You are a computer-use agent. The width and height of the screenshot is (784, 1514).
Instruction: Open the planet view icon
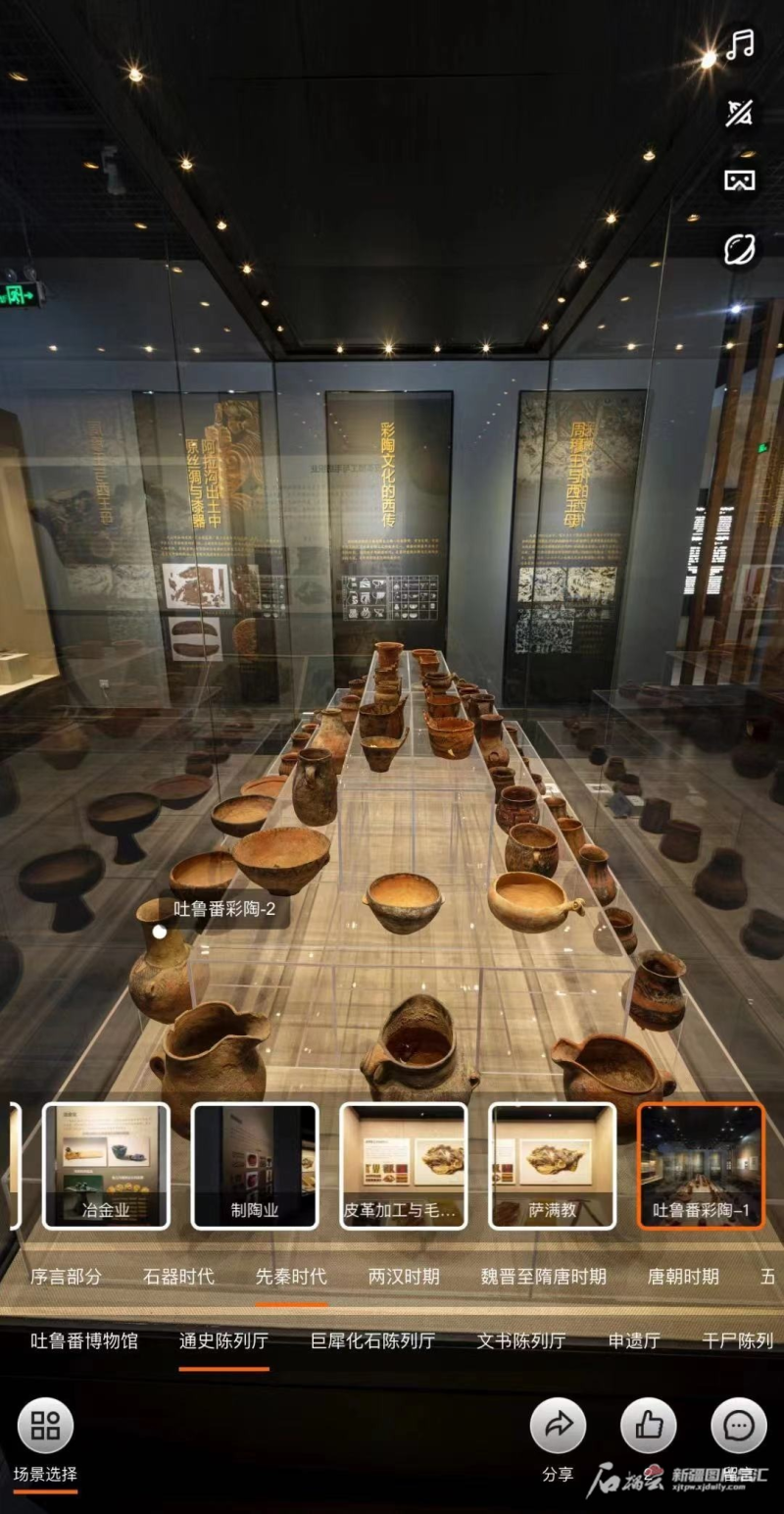click(x=740, y=249)
